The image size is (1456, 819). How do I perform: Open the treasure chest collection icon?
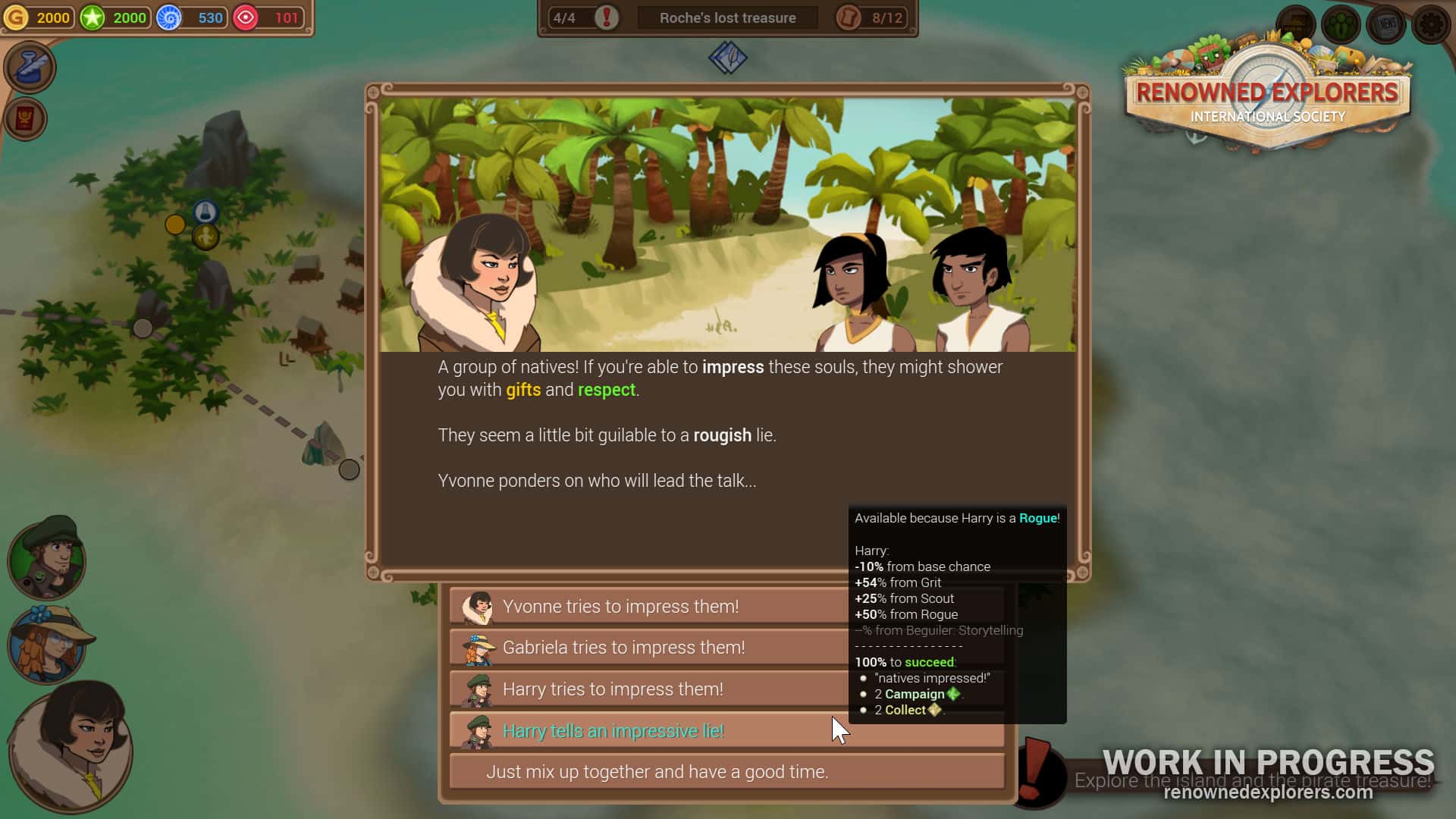click(1298, 24)
